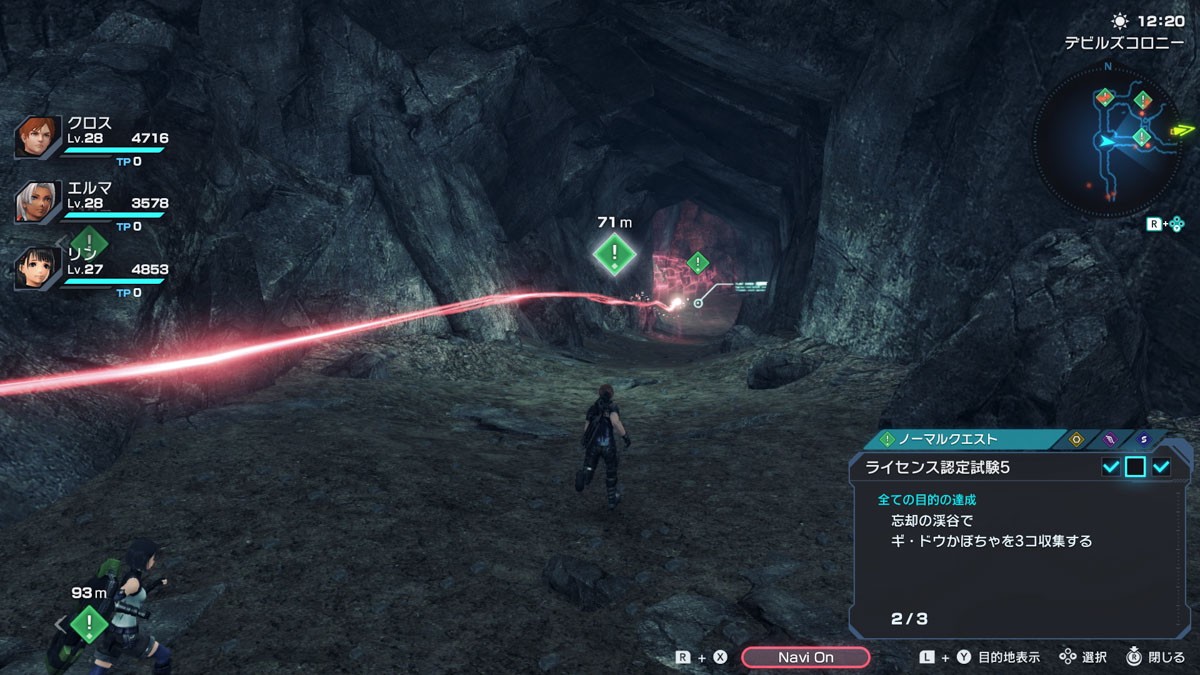Switch to the purple quest category tab
This screenshot has height=675, width=1200.
tap(1110, 439)
